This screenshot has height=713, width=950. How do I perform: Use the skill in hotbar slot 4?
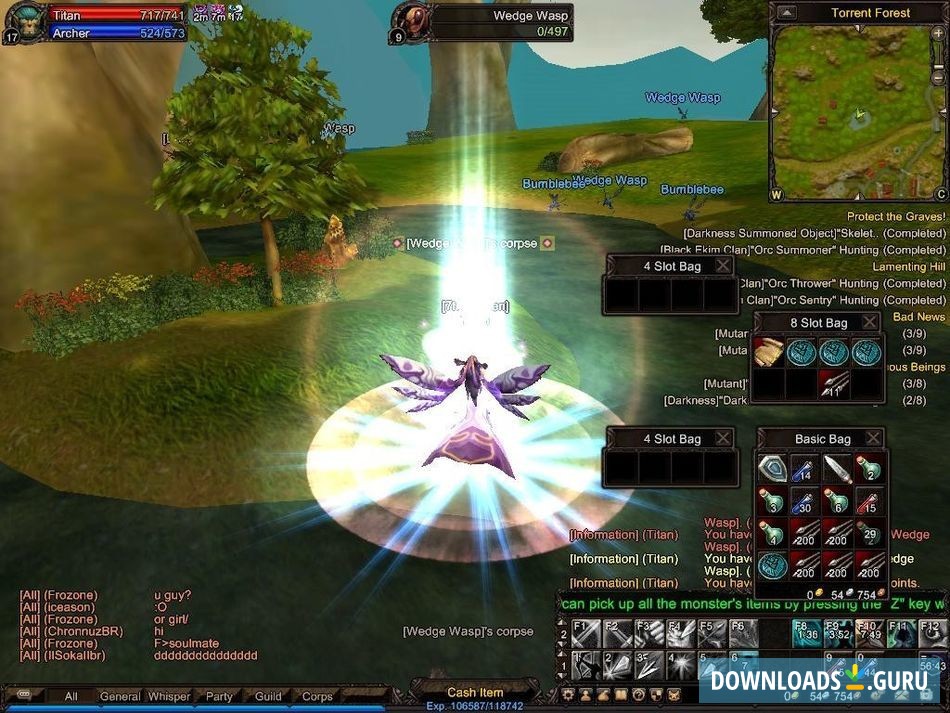pyautogui.click(x=680, y=664)
